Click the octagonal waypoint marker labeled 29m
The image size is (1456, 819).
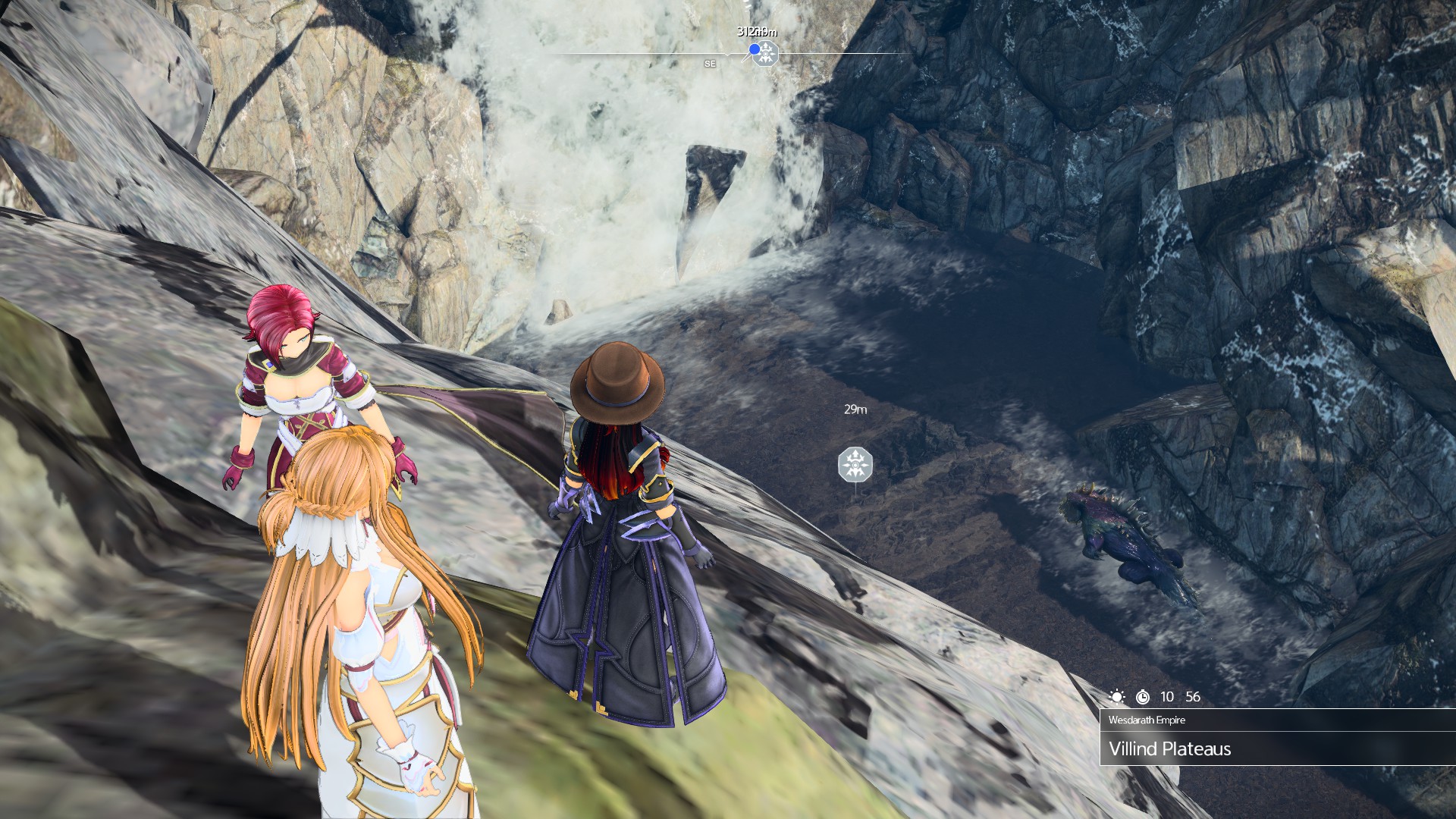pyautogui.click(x=855, y=464)
